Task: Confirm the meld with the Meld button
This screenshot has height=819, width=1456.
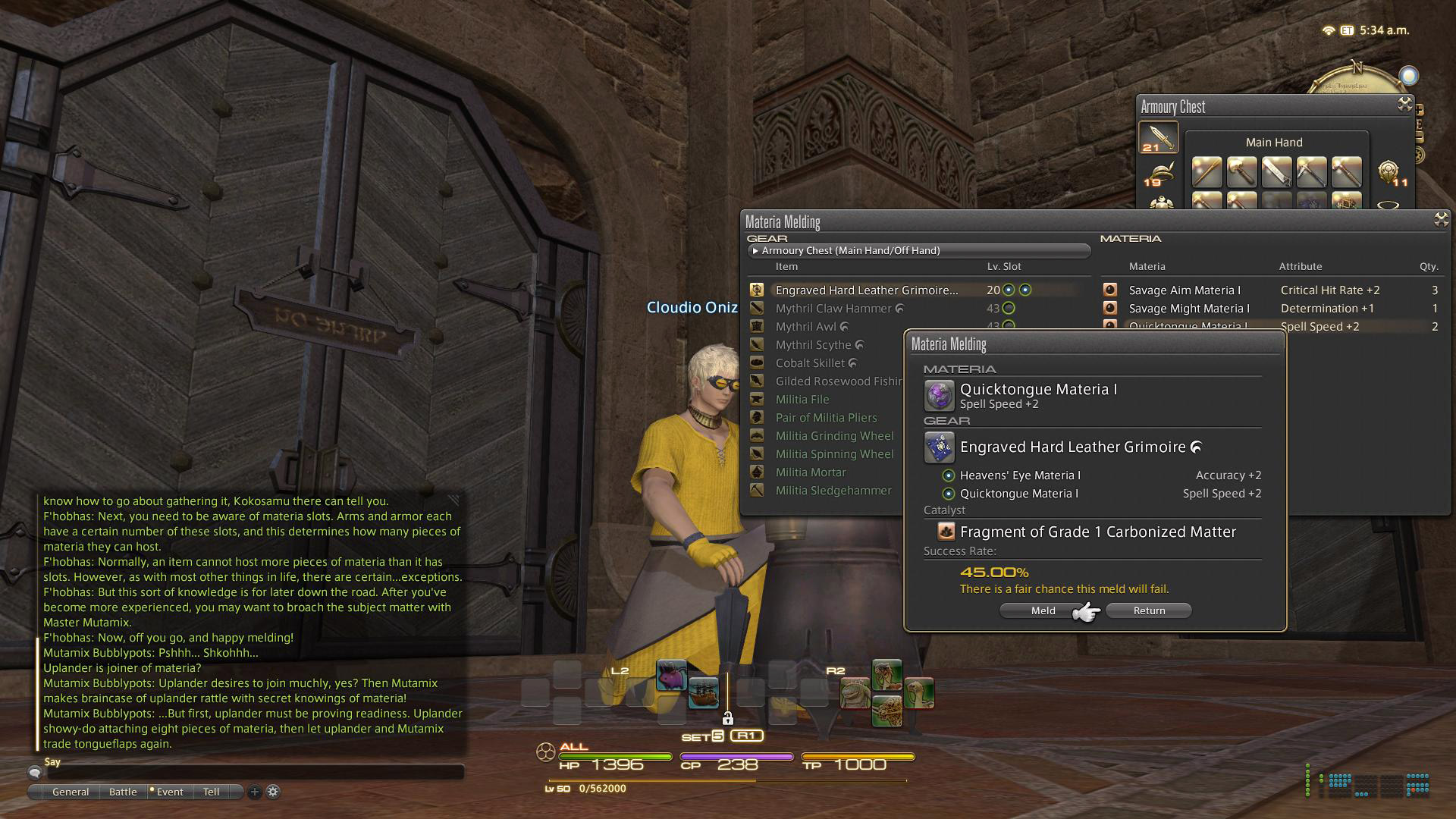Action: [1043, 610]
